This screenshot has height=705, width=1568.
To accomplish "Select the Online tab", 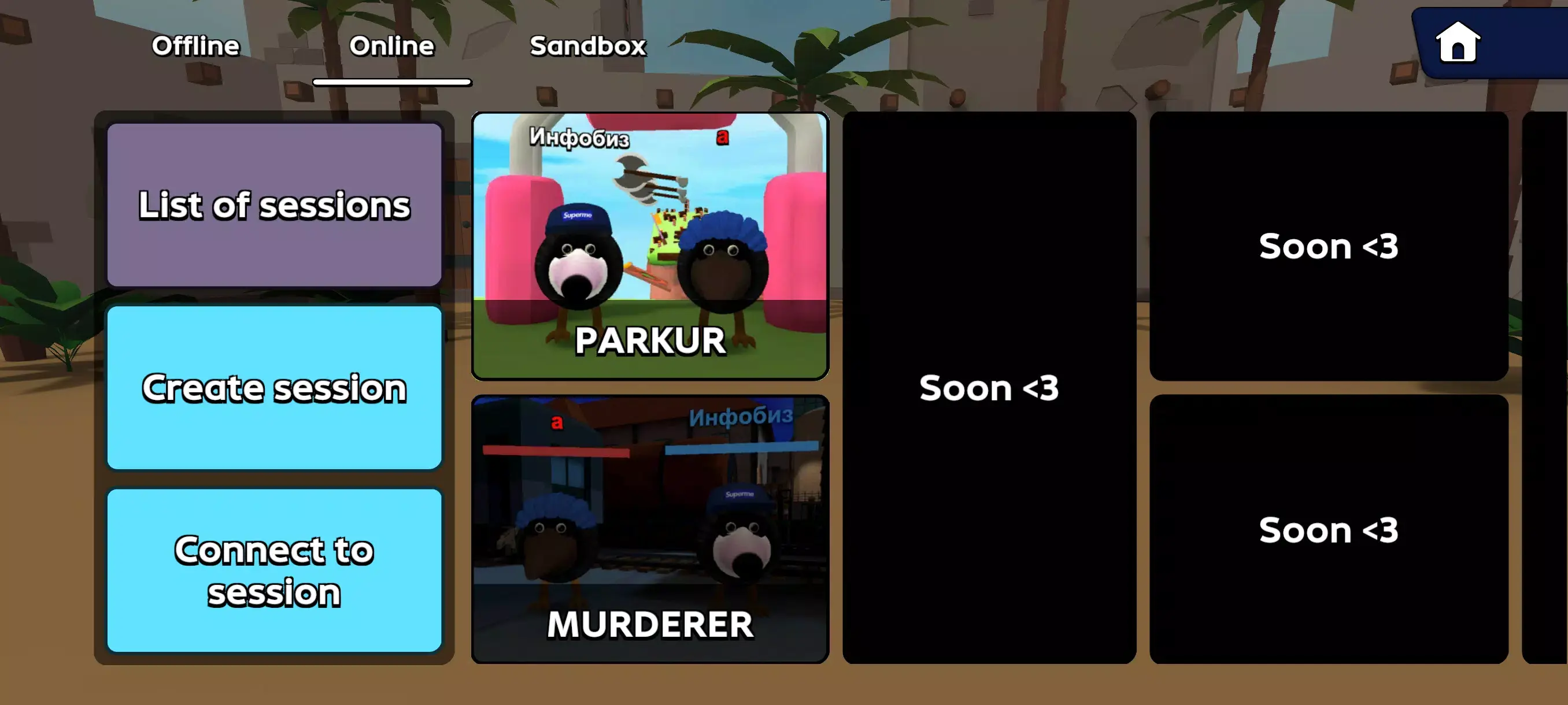I will point(391,46).
